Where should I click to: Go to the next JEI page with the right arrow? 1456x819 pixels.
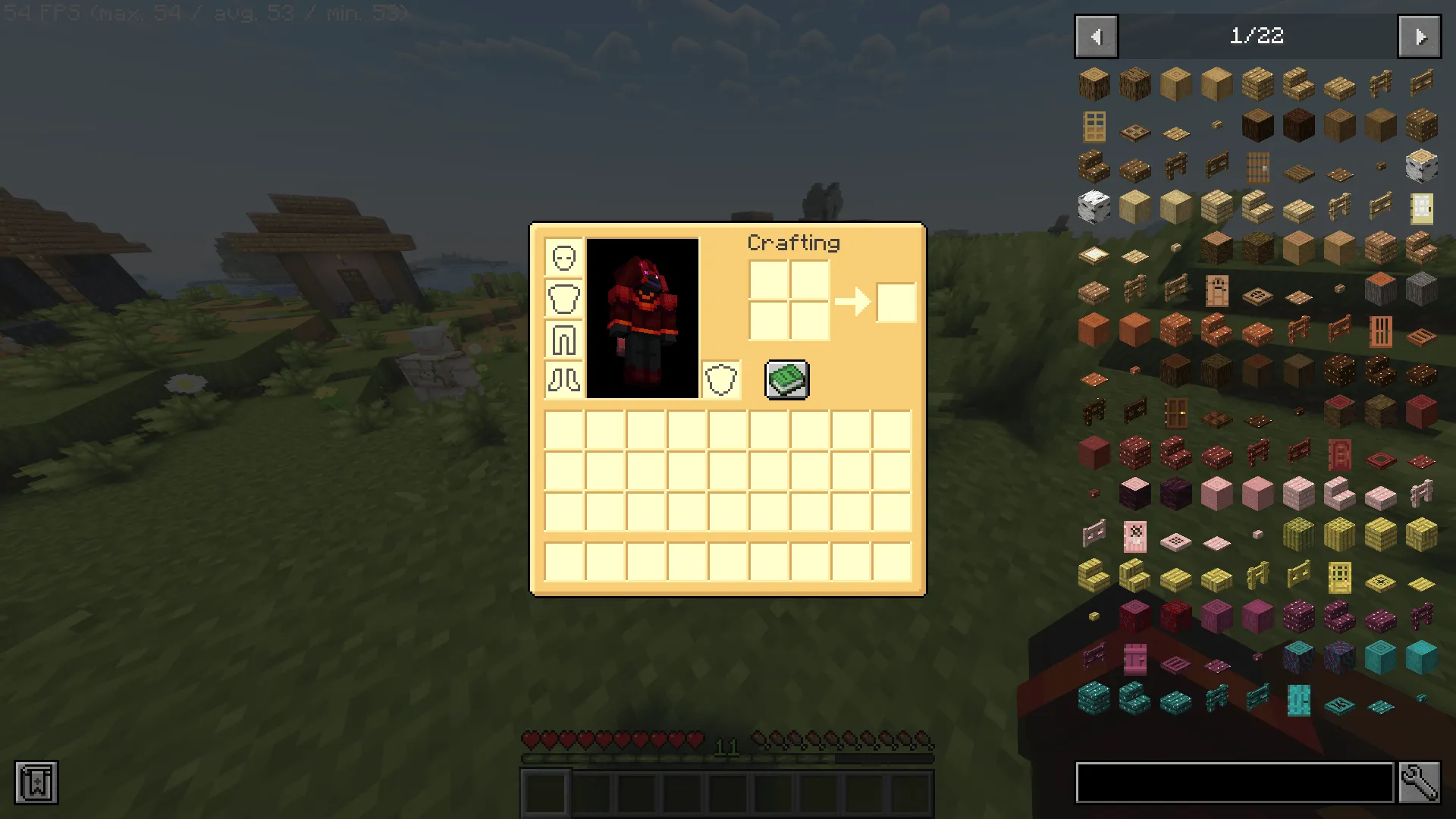[x=1420, y=36]
